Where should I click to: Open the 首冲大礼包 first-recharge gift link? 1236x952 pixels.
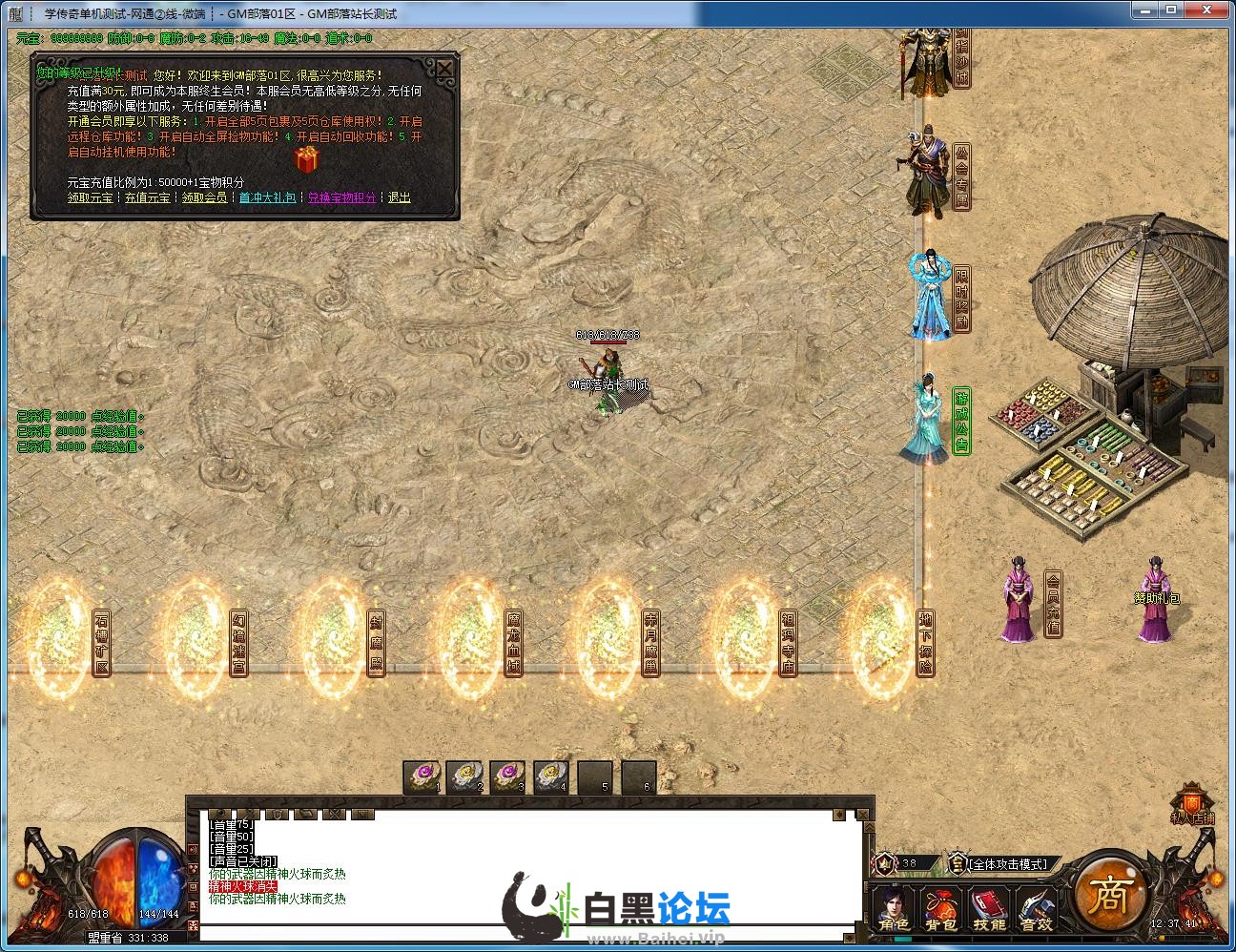tap(267, 197)
